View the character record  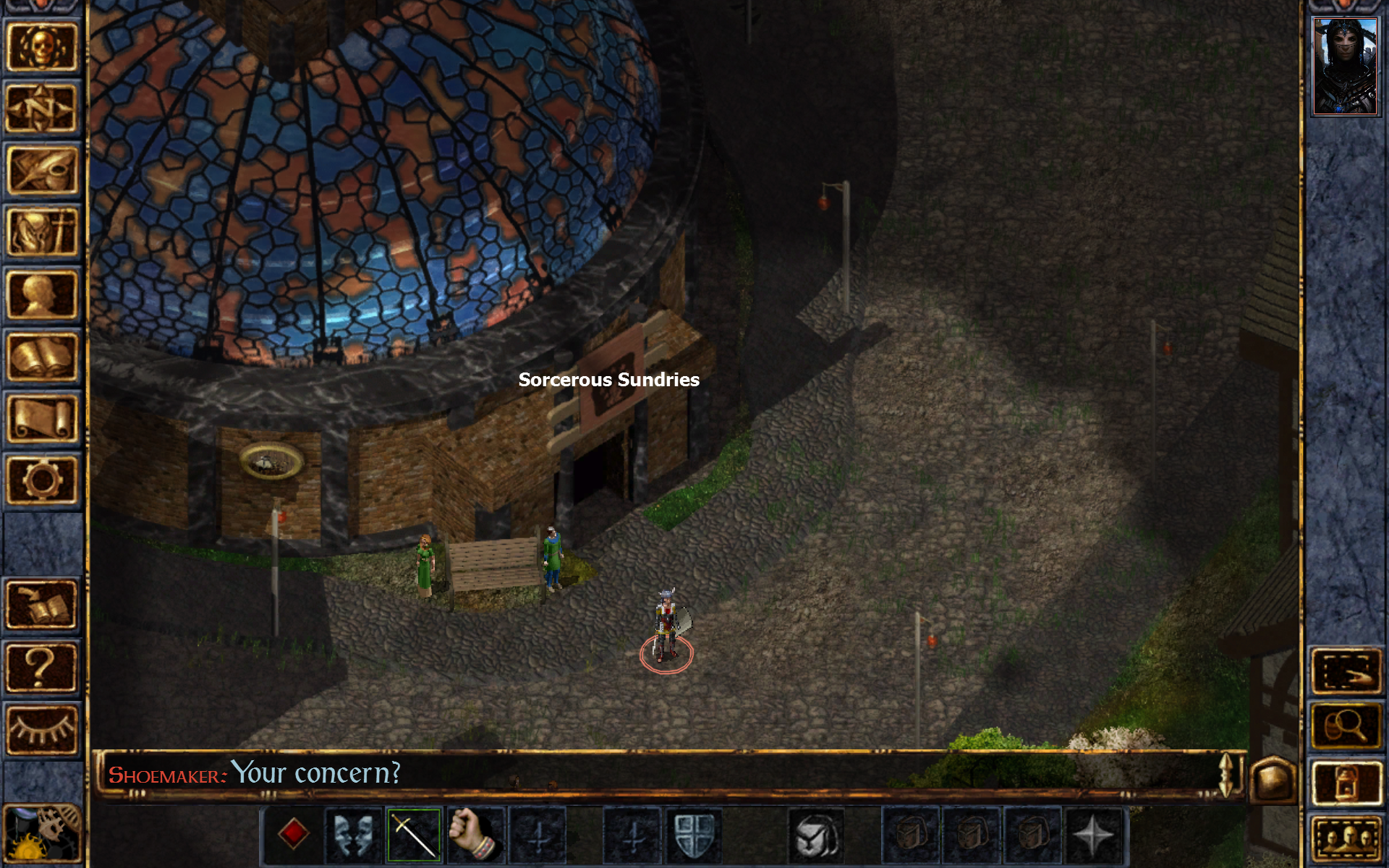41,293
